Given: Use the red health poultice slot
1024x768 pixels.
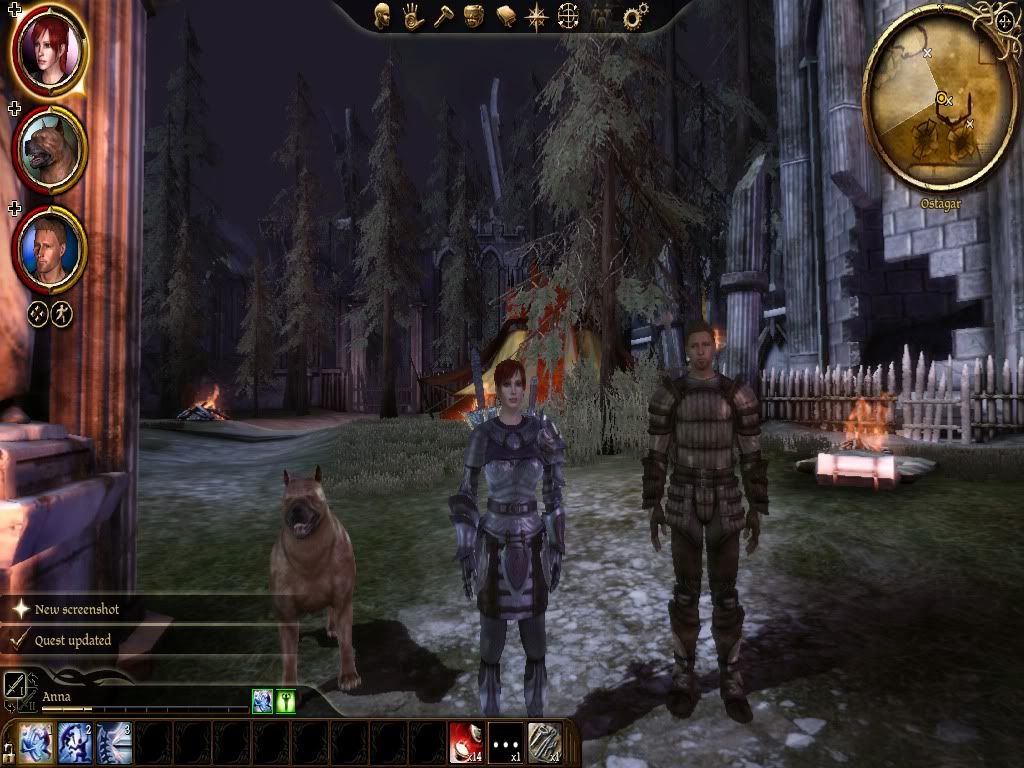Looking at the screenshot, I should tap(466, 743).
